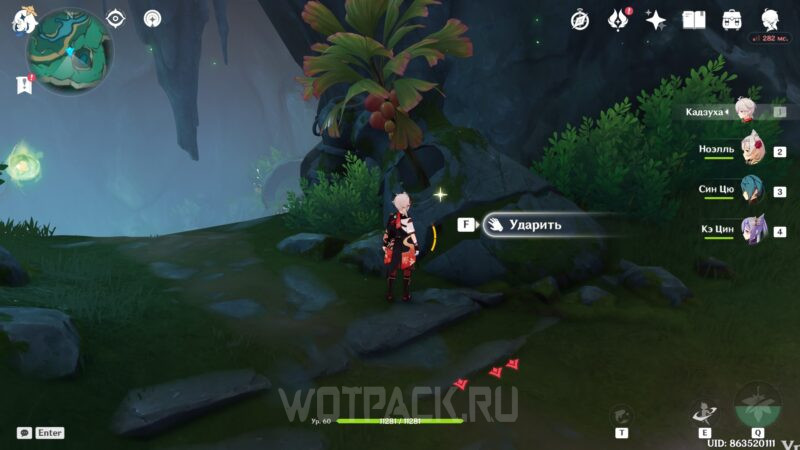Switch to party member Ноэлль

[751, 151]
